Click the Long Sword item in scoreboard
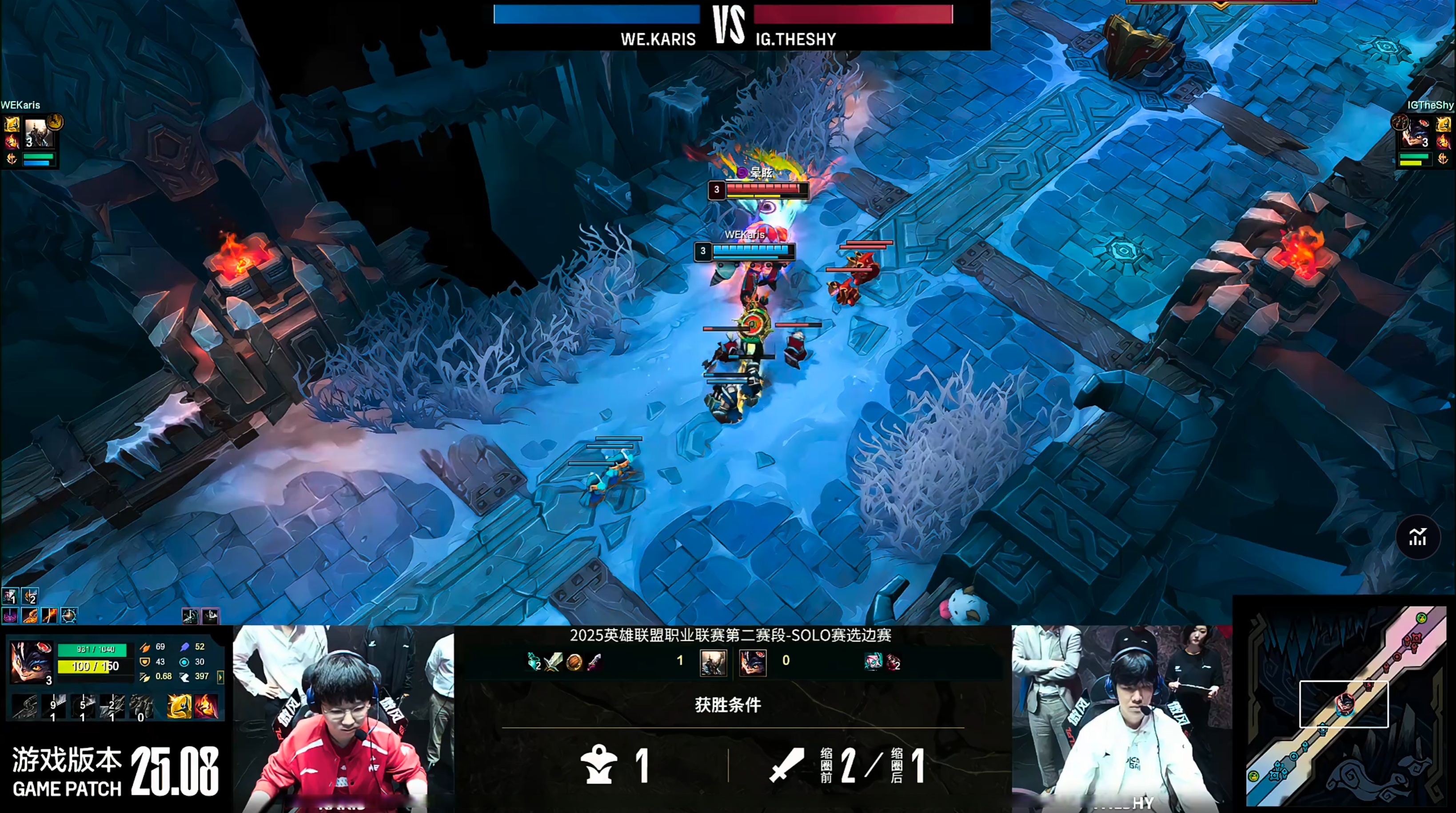 (x=554, y=662)
